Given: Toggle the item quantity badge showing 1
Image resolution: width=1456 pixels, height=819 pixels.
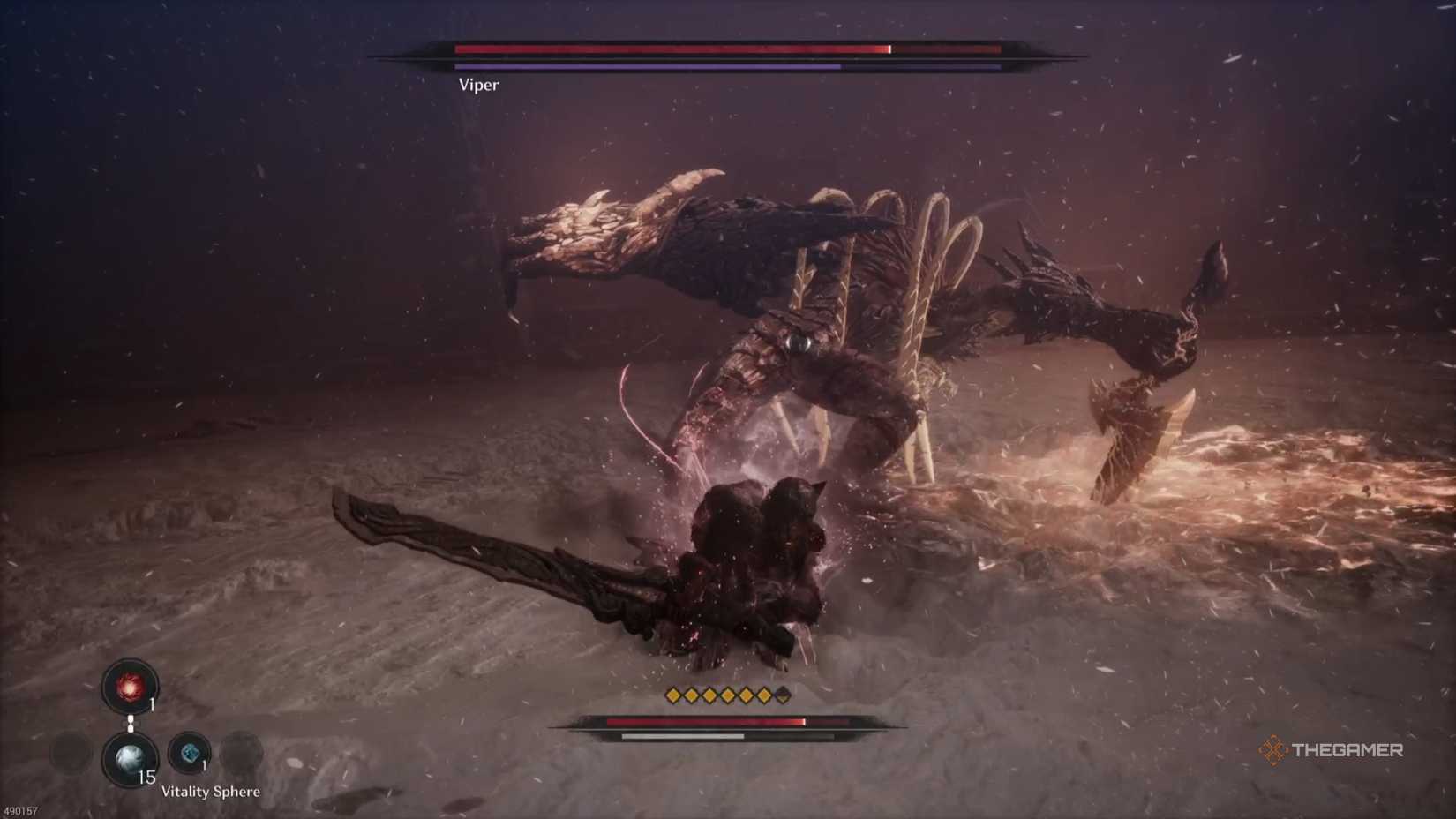Looking at the screenshot, I should coord(152,703).
